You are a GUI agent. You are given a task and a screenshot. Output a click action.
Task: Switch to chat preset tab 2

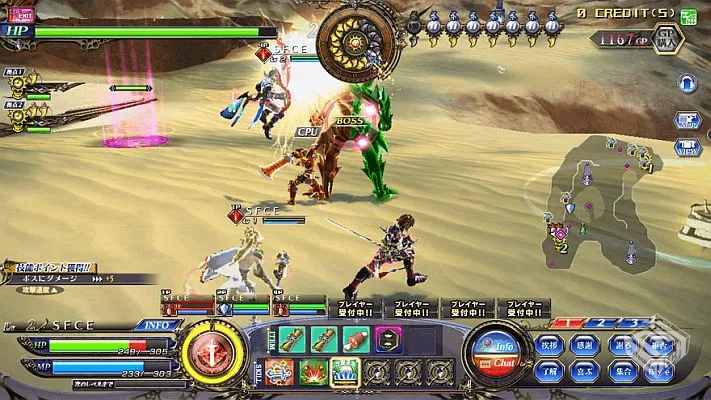[x=600, y=324]
